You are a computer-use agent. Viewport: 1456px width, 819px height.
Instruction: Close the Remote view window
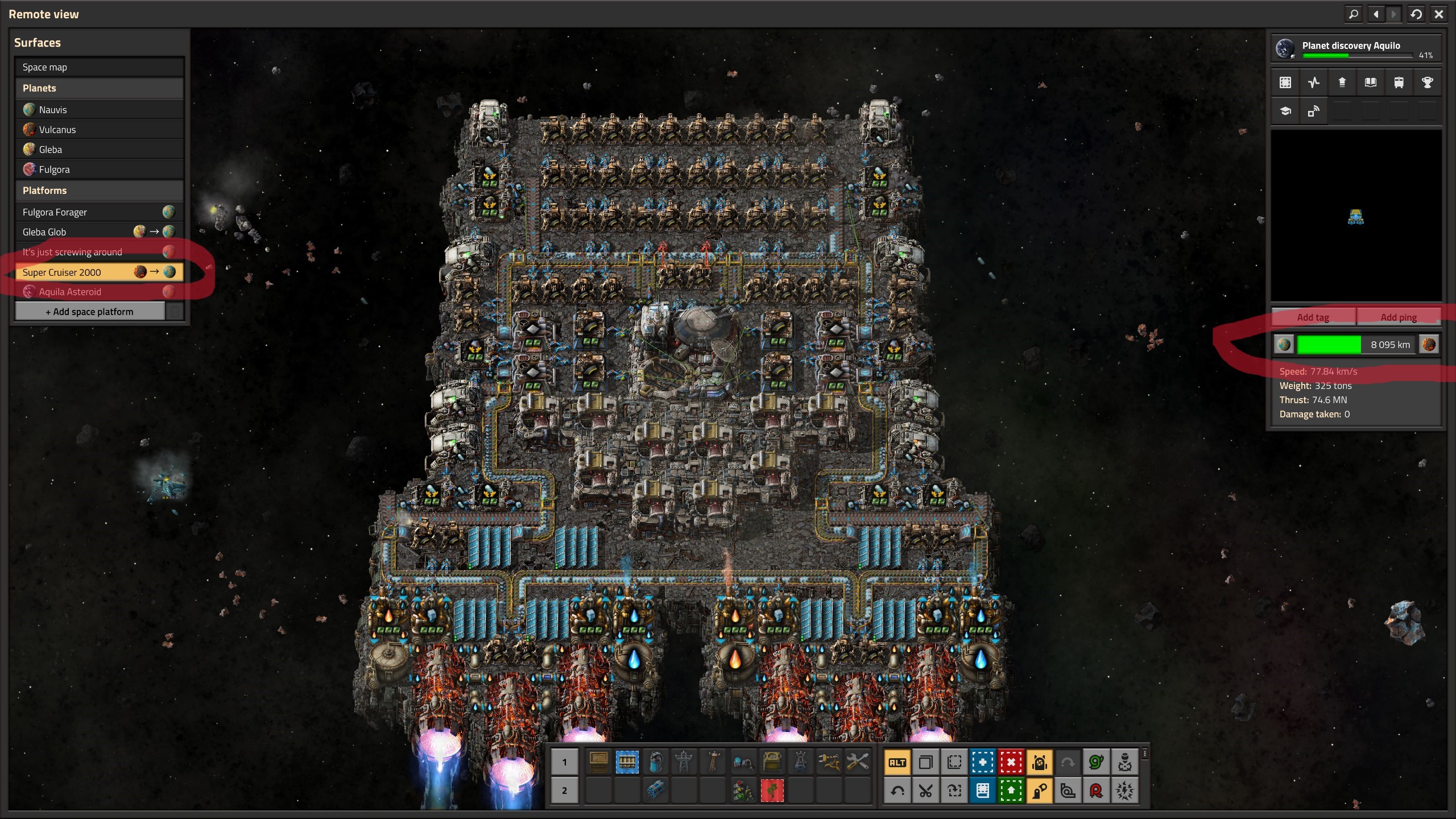[x=1438, y=14]
